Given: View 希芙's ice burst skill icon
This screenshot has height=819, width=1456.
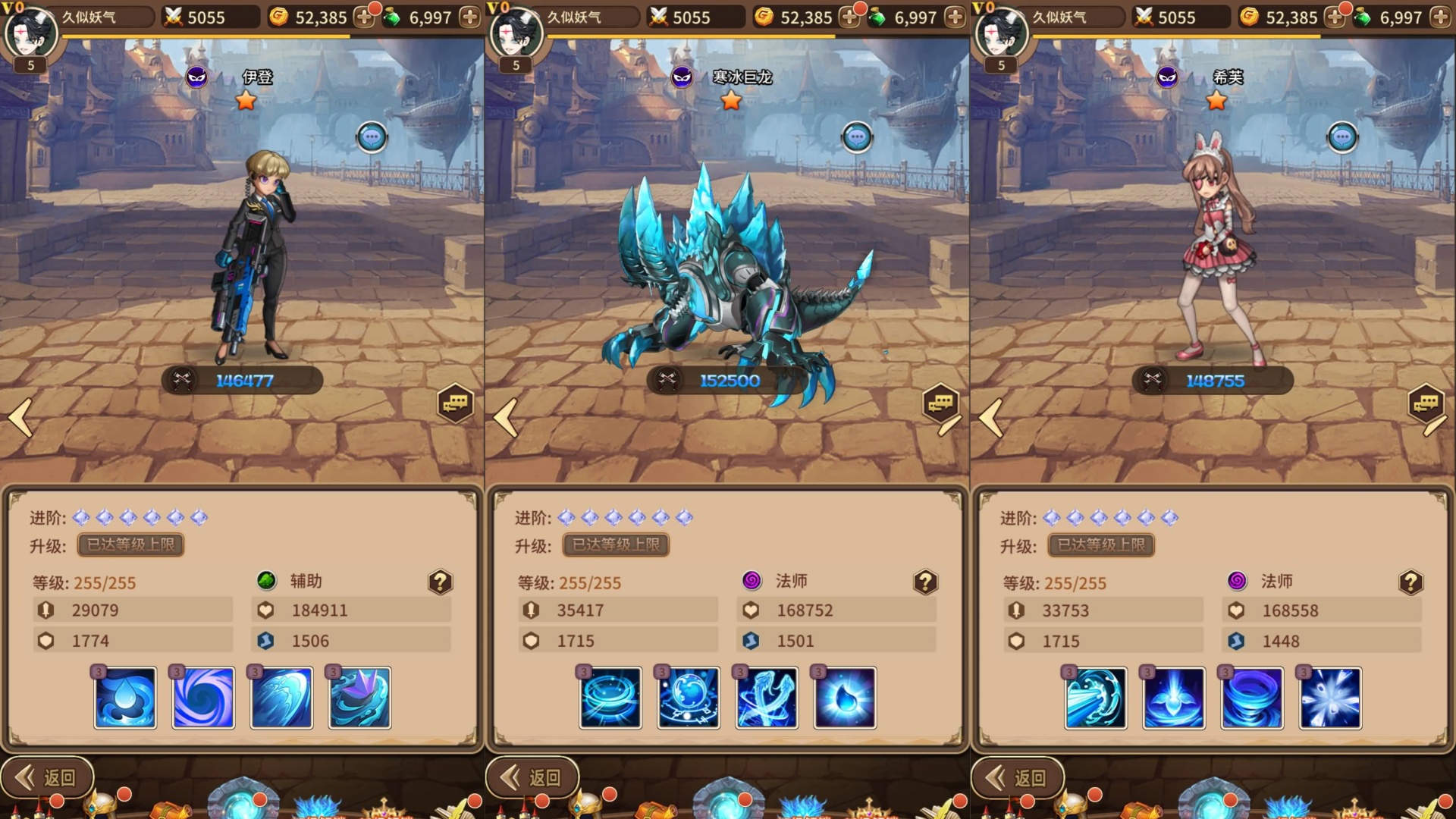Looking at the screenshot, I should click(1330, 698).
